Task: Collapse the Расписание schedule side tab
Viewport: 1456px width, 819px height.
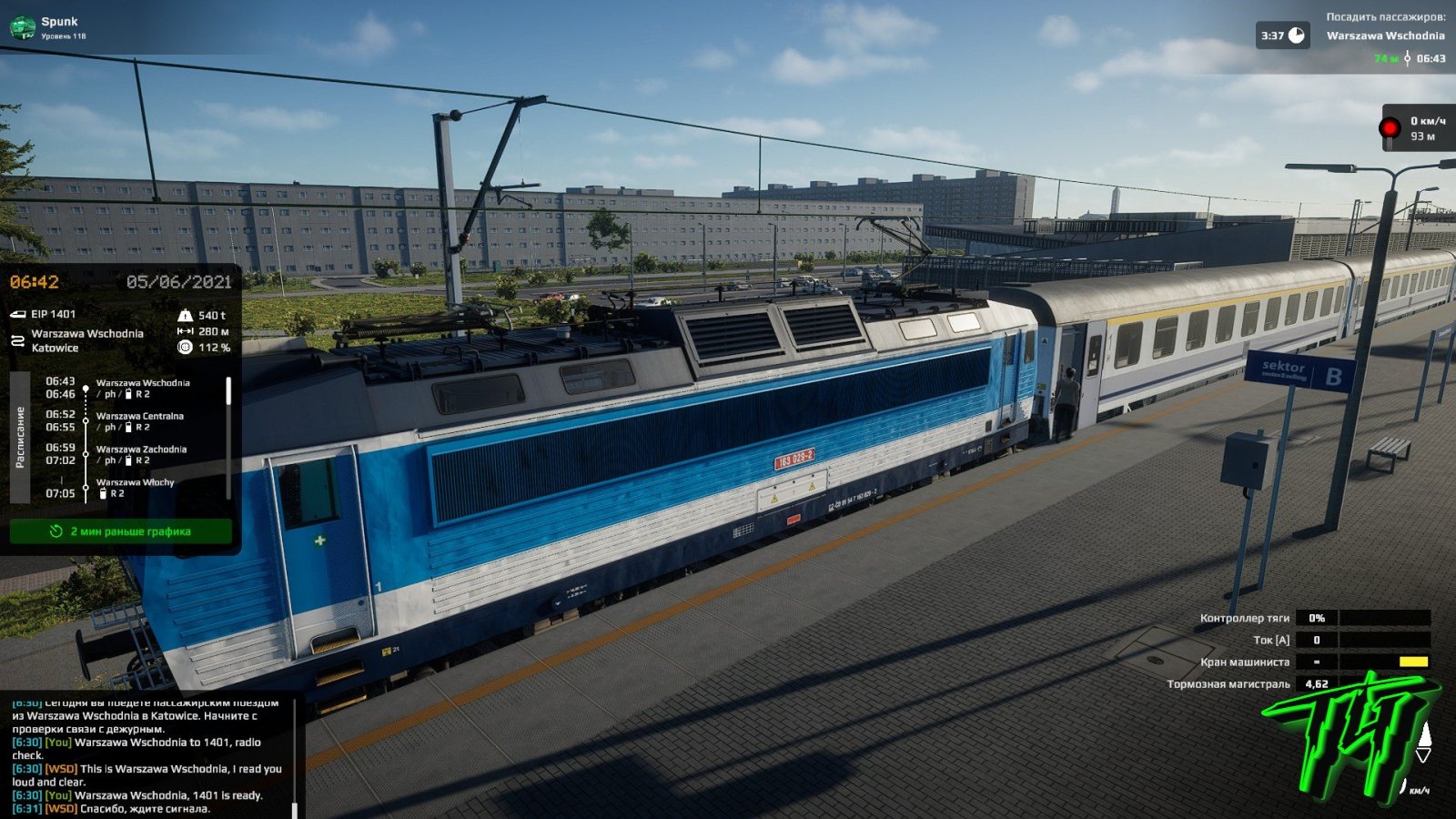Action: pos(20,437)
